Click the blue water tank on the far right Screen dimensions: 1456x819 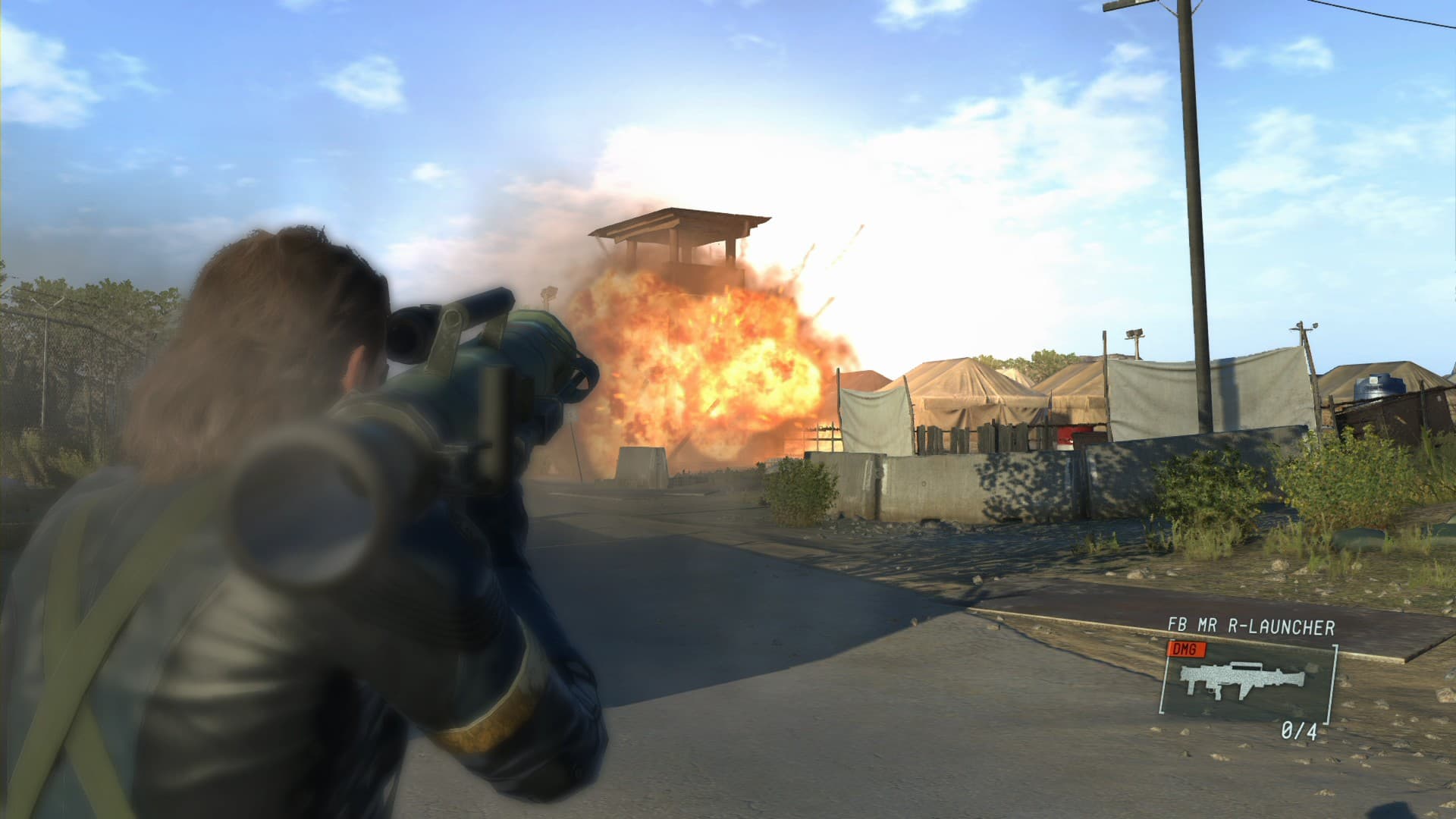pos(1381,387)
